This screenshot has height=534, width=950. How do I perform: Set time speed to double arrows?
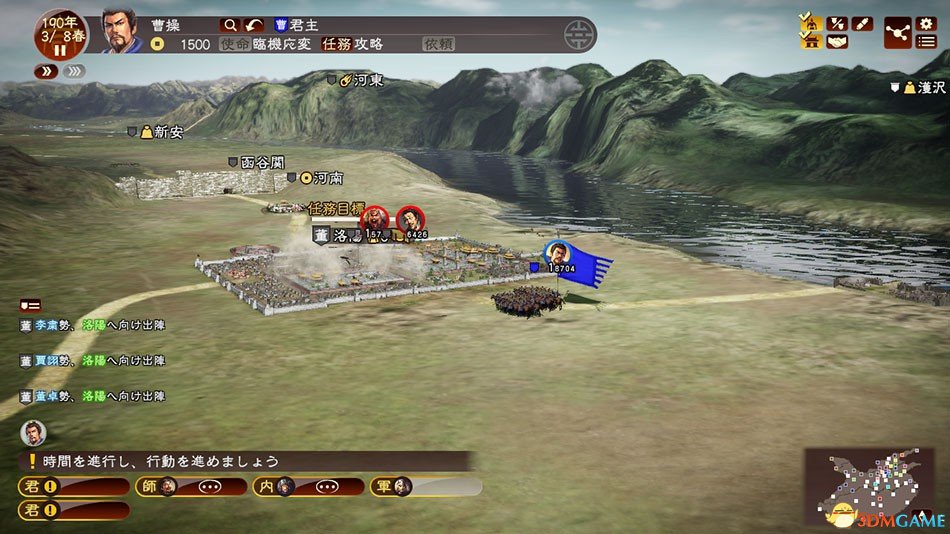[x=46, y=71]
